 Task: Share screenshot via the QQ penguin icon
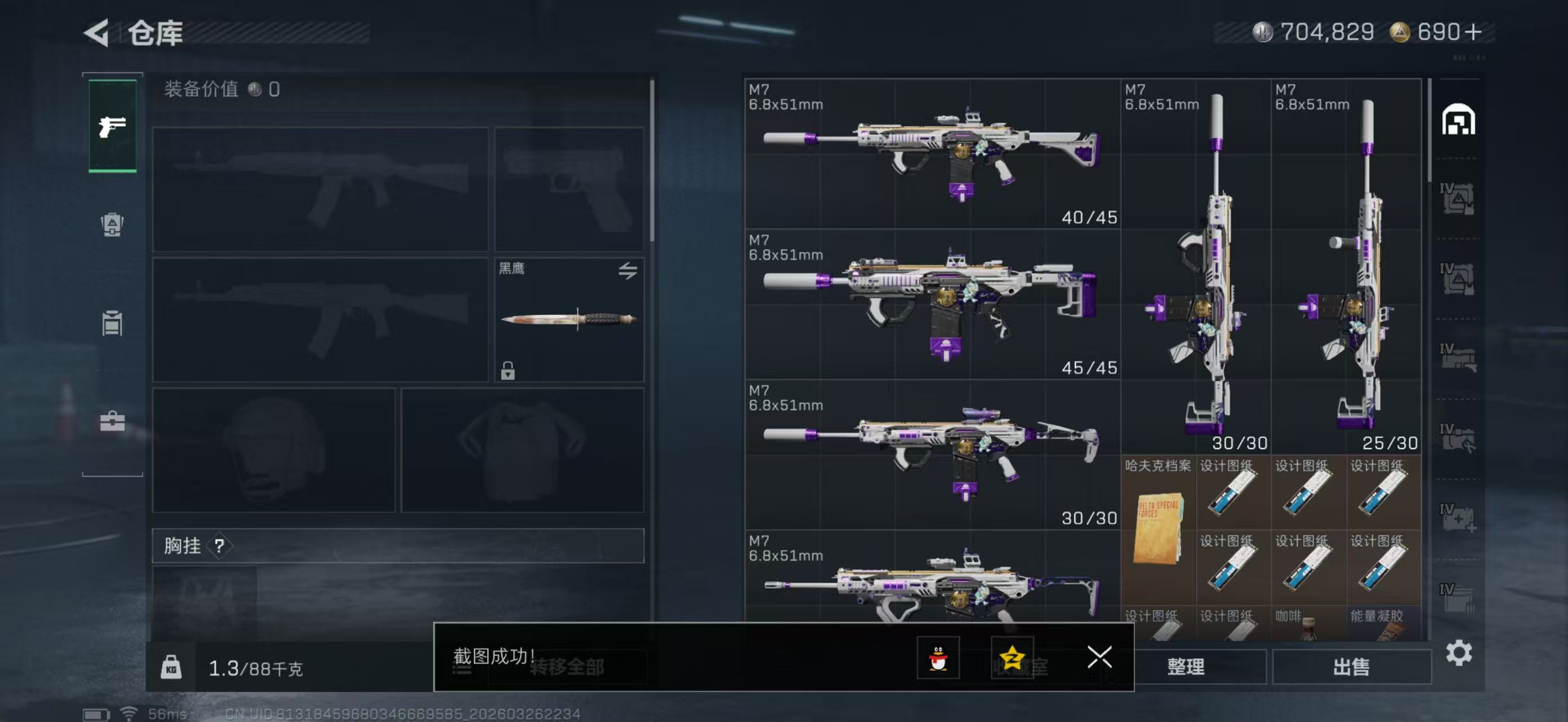click(938, 658)
